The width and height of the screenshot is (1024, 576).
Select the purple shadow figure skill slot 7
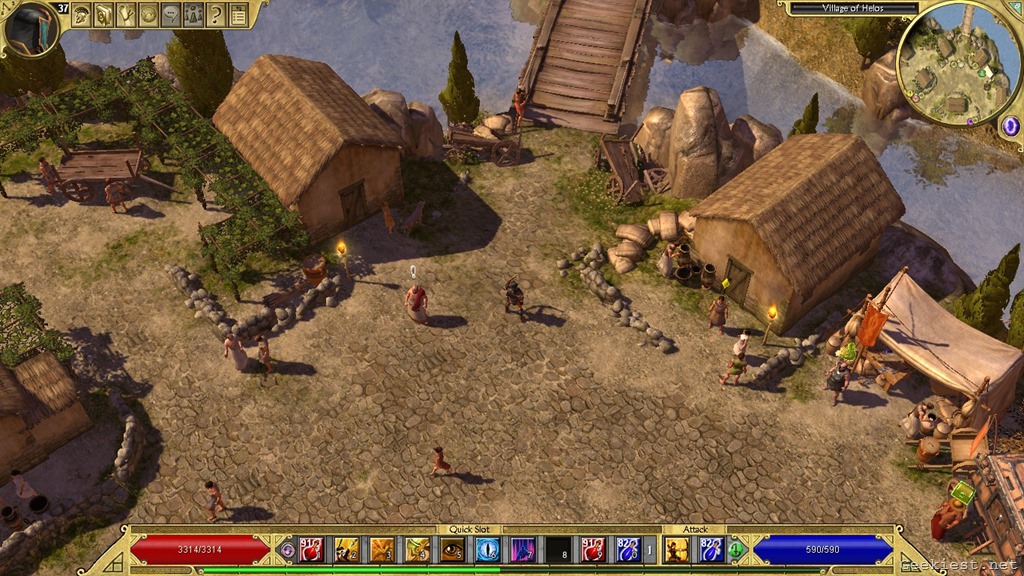tap(522, 549)
